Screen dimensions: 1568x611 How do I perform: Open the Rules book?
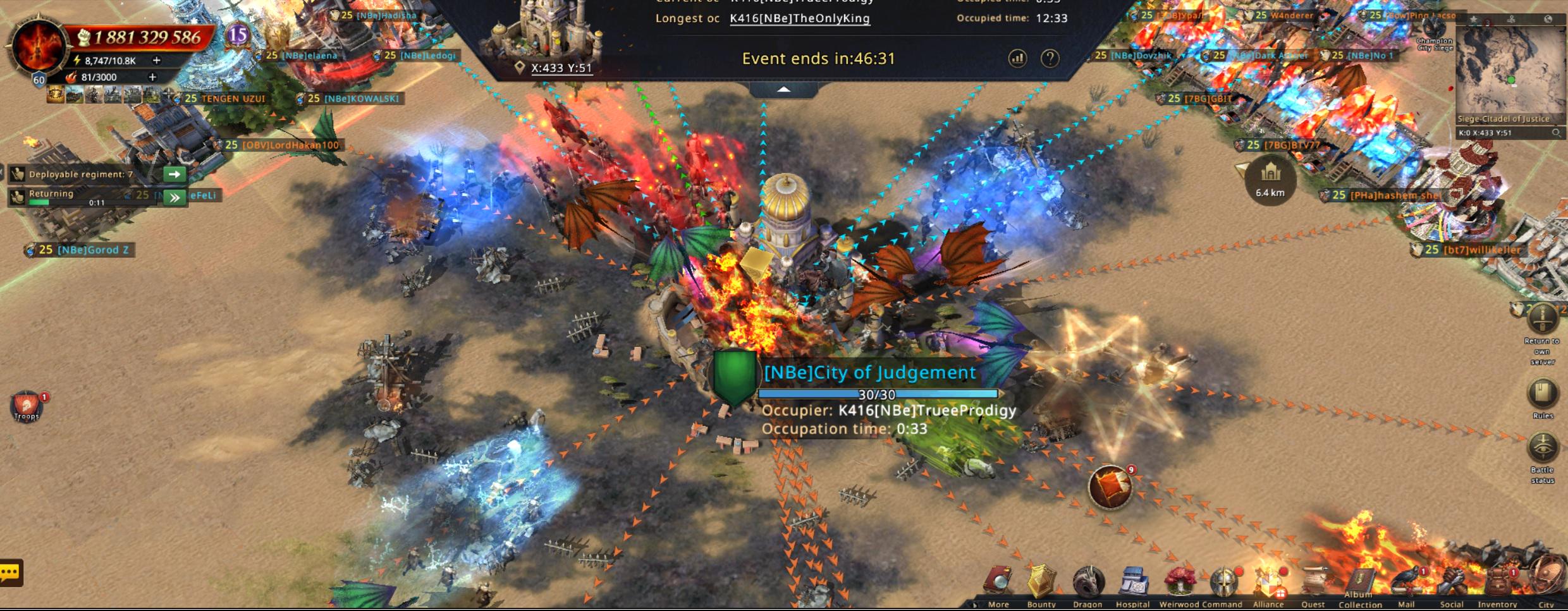pyautogui.click(x=1542, y=394)
